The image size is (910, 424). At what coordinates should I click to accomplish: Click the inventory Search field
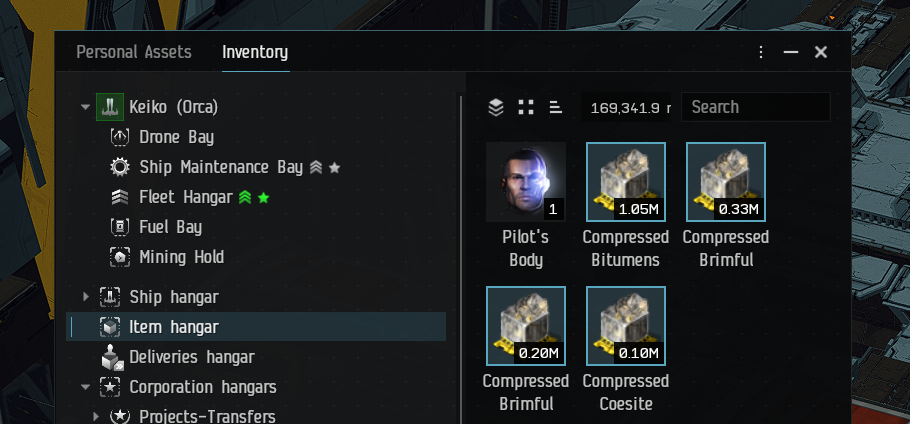[x=754, y=107]
